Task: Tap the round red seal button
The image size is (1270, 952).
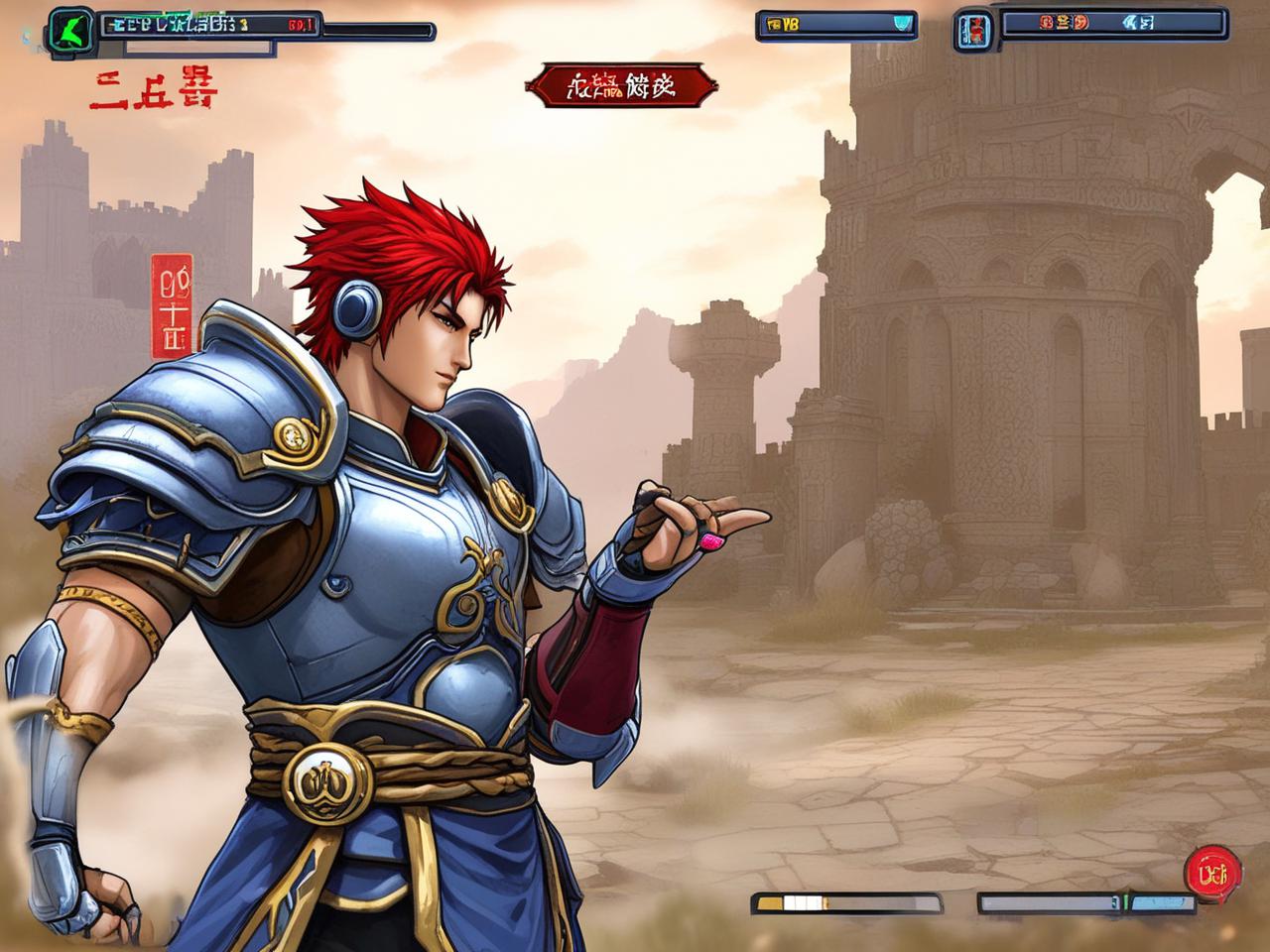Action: (1212, 873)
